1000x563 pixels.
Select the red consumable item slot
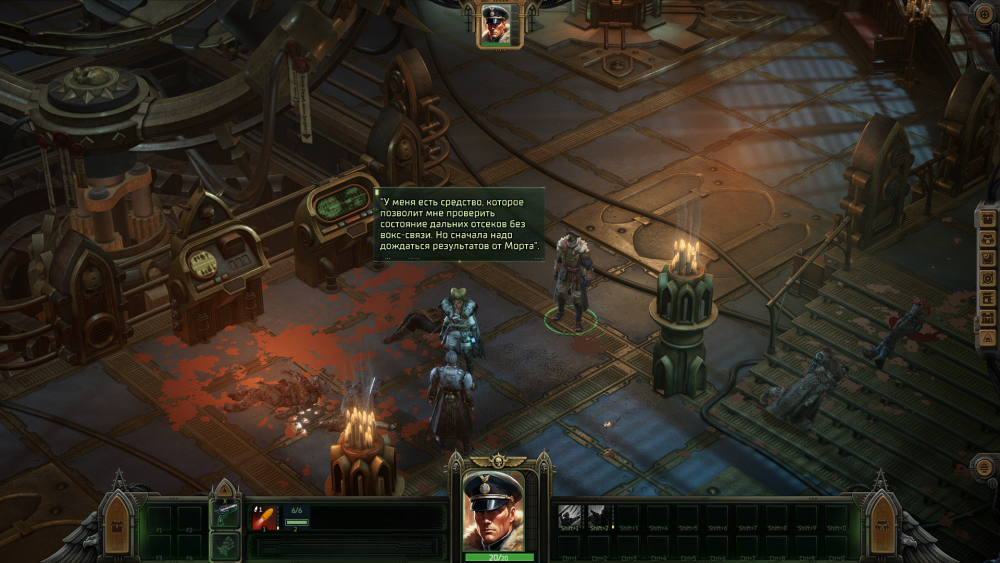[264, 517]
